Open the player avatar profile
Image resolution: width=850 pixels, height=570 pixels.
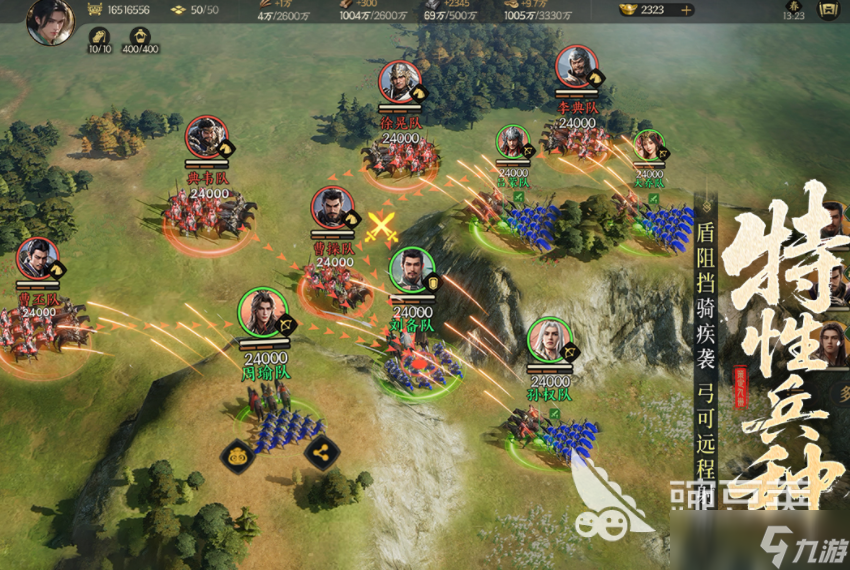(48, 20)
